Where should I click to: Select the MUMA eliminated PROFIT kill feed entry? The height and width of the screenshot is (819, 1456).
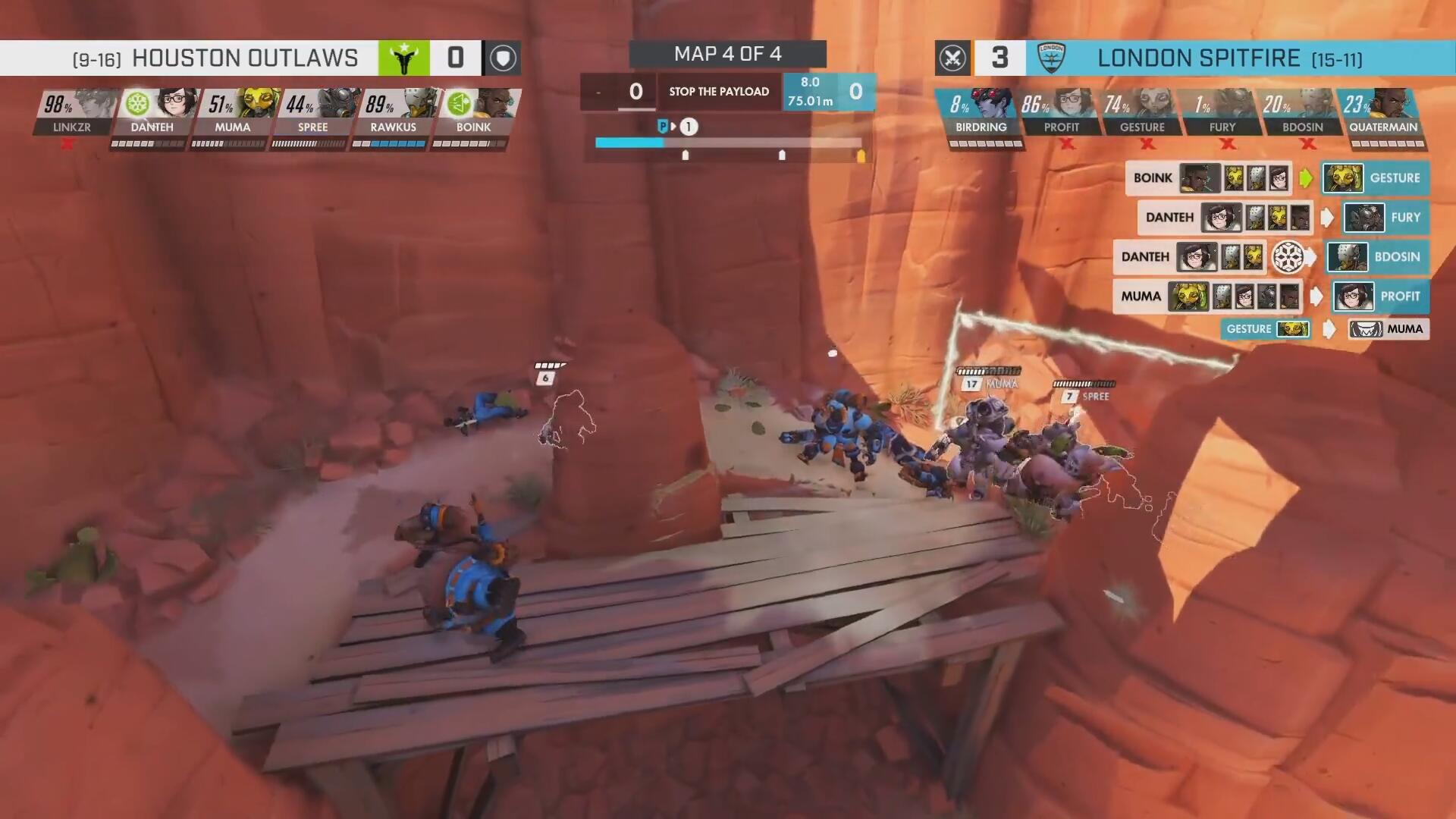pyautogui.click(x=1271, y=297)
